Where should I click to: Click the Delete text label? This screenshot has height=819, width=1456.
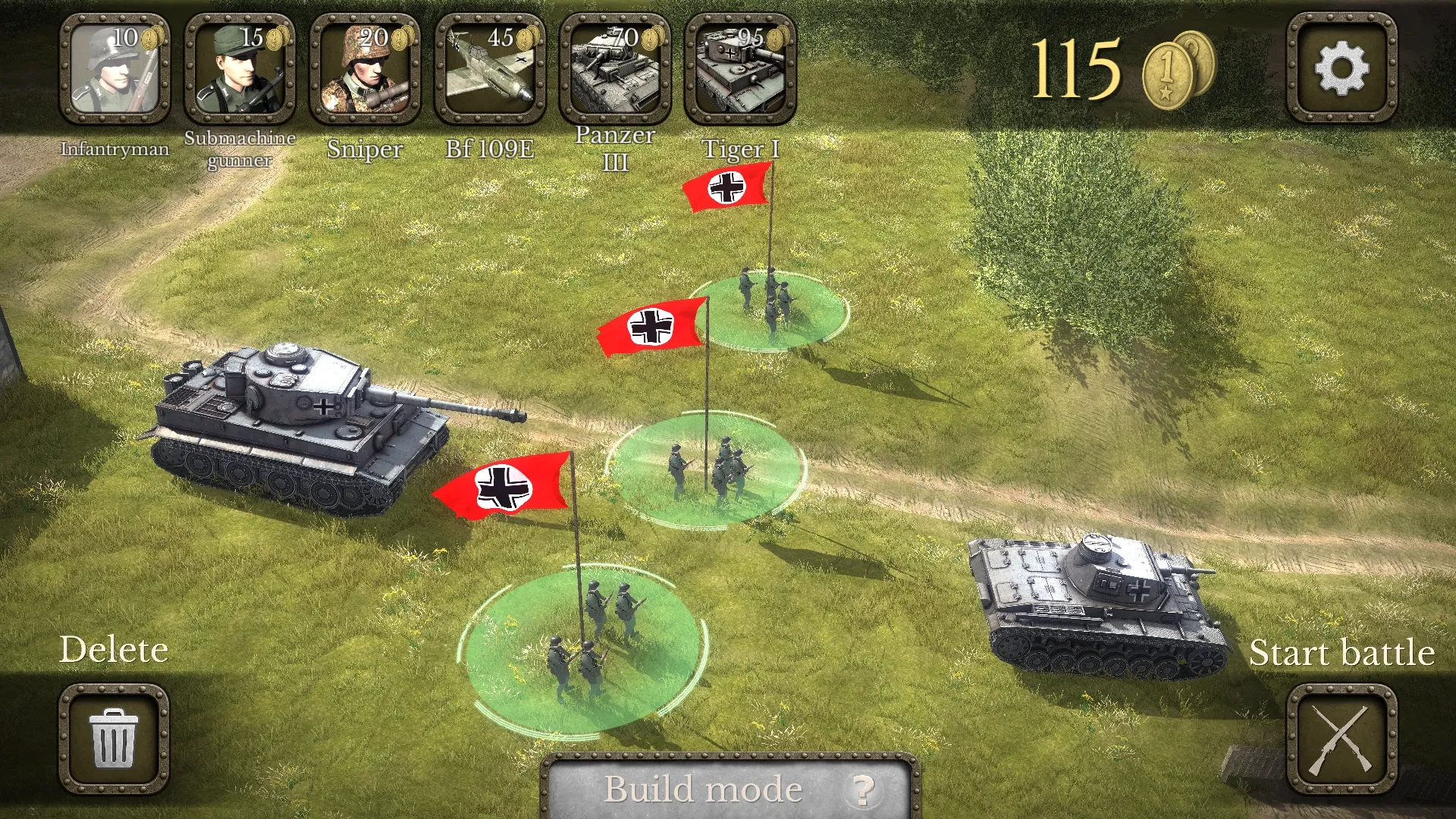(x=116, y=650)
